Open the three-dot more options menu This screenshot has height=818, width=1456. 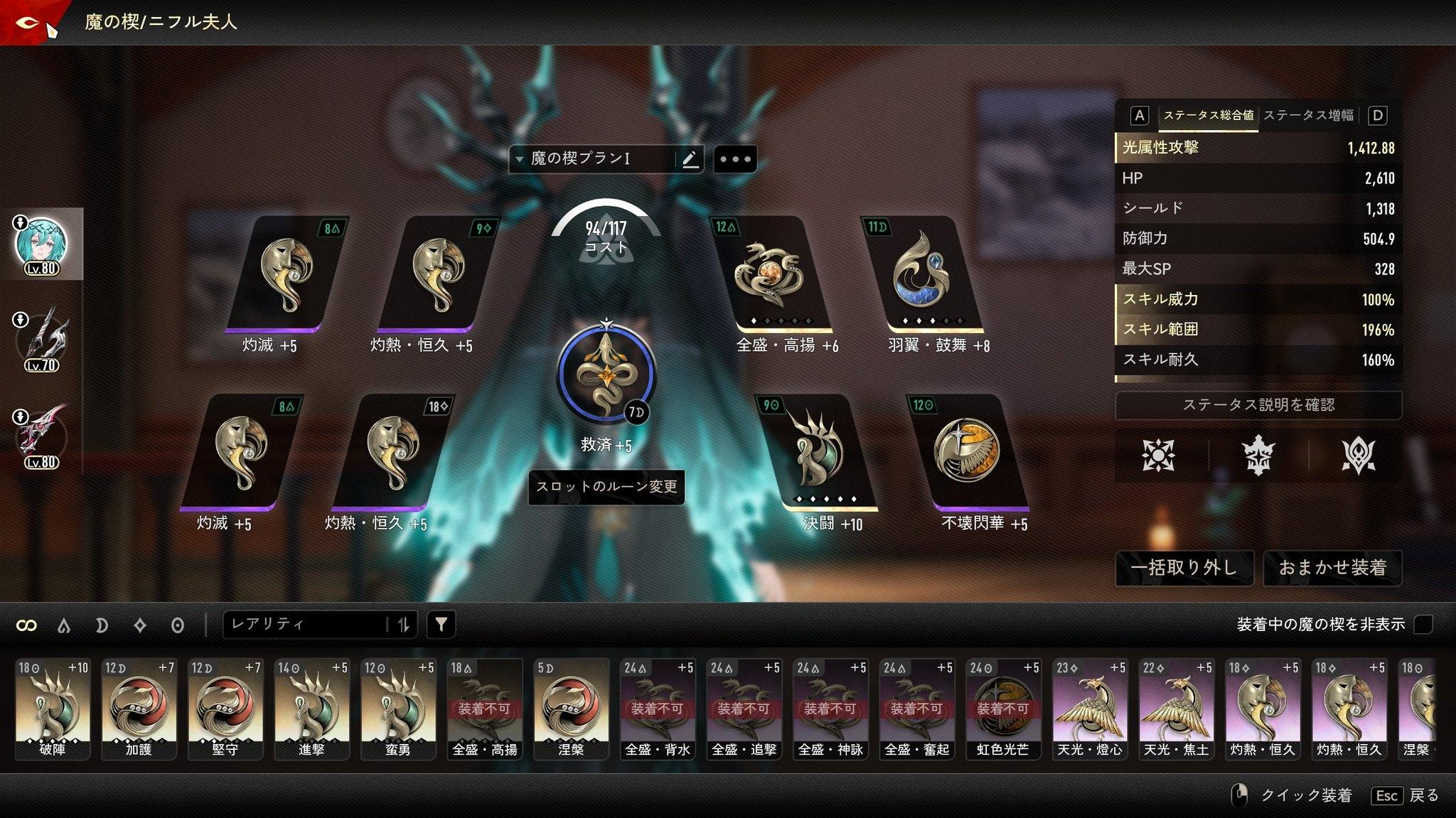click(x=735, y=159)
